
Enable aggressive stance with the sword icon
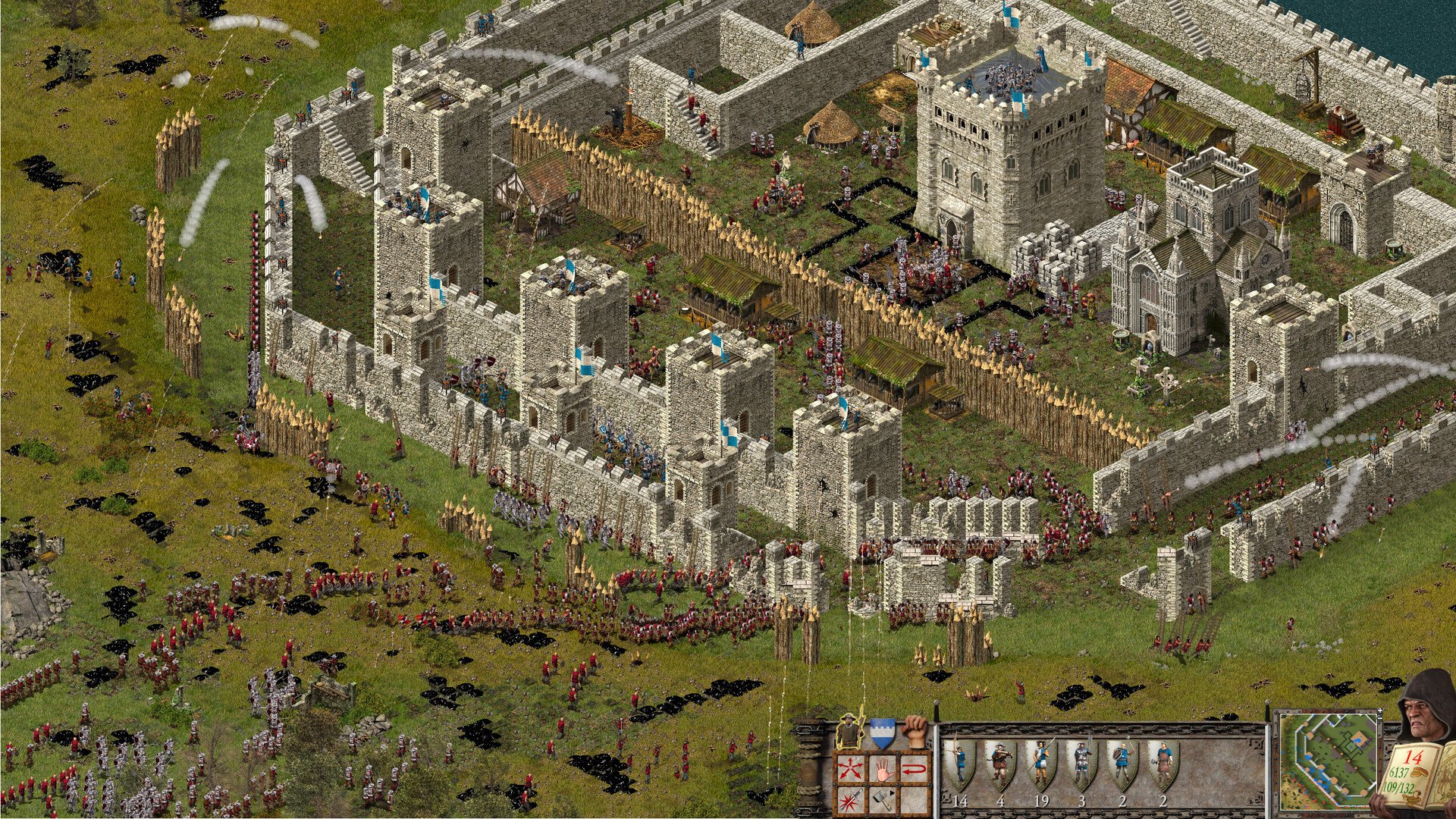[849, 801]
